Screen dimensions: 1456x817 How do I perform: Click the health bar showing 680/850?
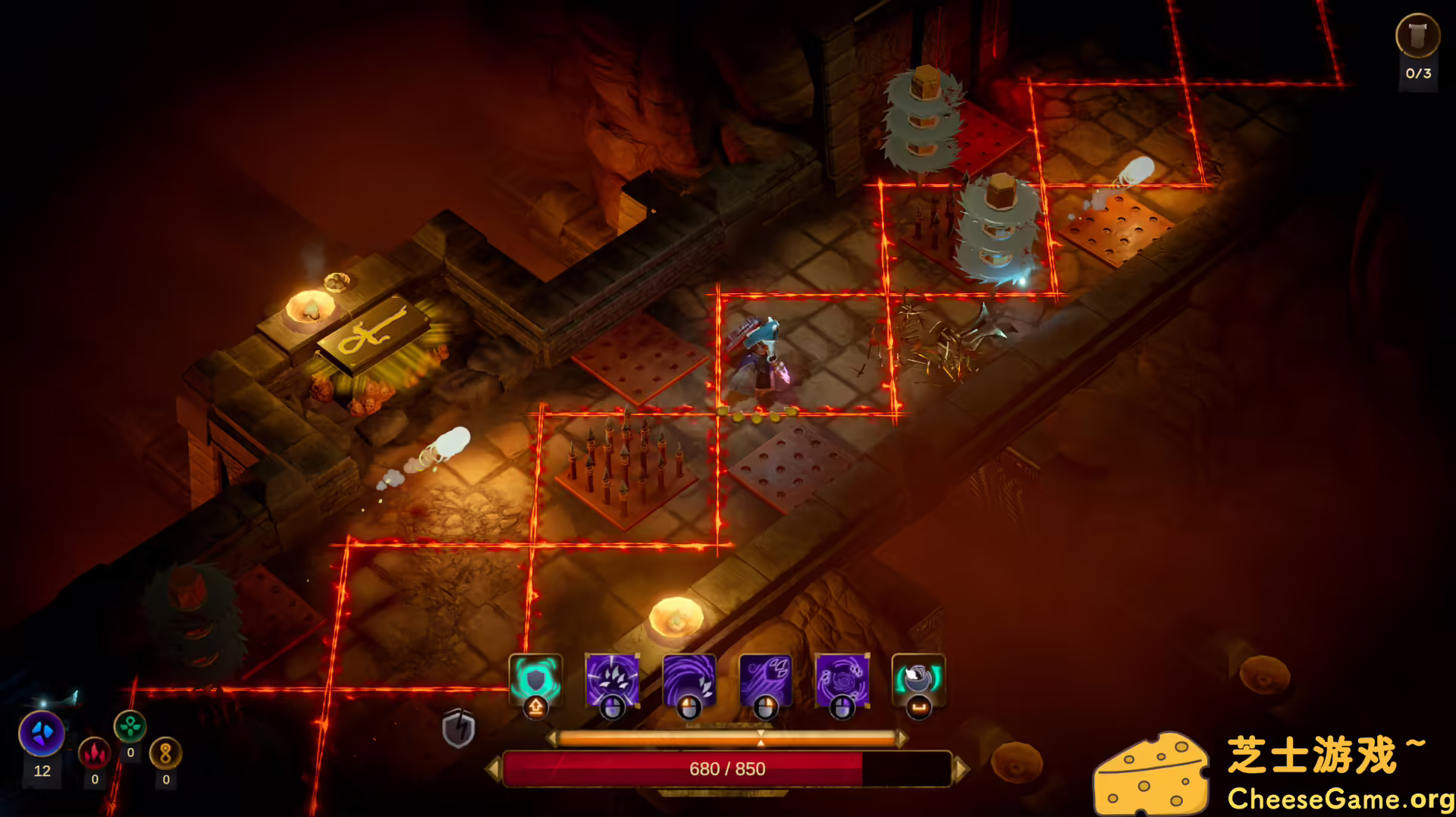[x=728, y=768]
